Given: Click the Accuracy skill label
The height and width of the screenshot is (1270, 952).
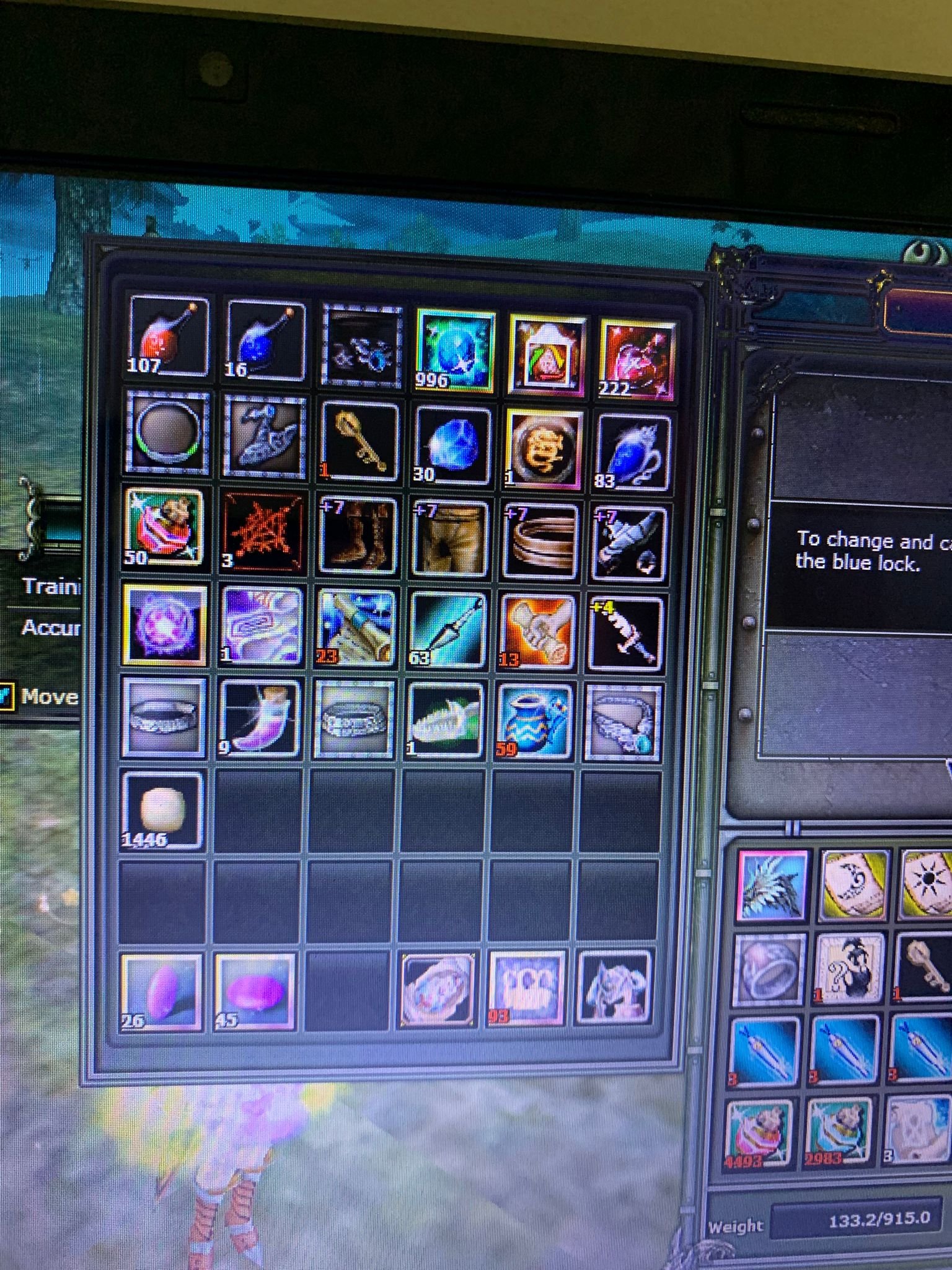Looking at the screenshot, I should pyautogui.click(x=50, y=628).
